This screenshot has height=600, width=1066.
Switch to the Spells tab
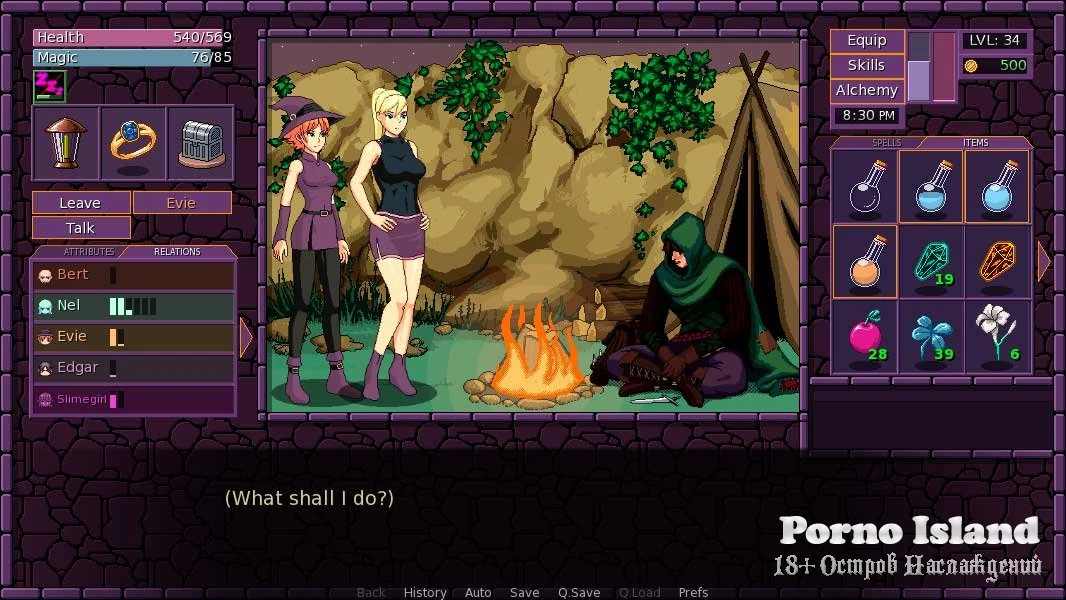tap(886, 143)
